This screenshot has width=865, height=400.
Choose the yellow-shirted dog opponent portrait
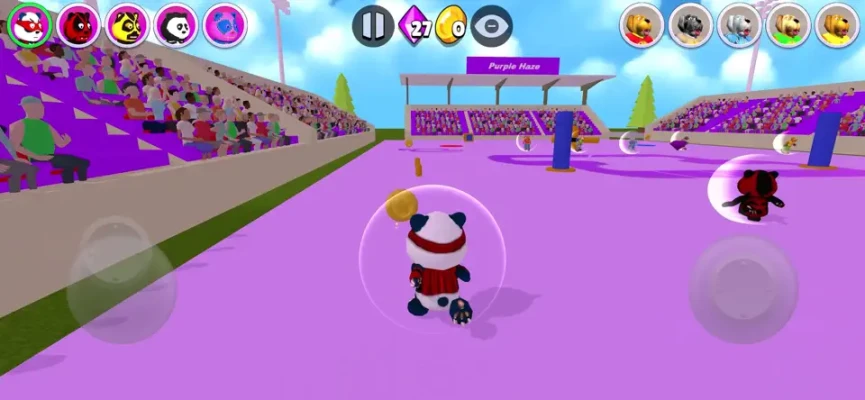pyautogui.click(x=838, y=25)
